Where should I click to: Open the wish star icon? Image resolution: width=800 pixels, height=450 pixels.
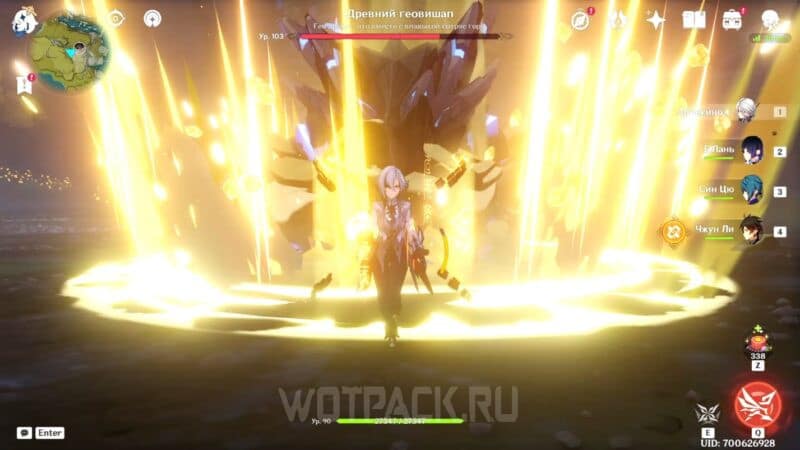point(656,20)
